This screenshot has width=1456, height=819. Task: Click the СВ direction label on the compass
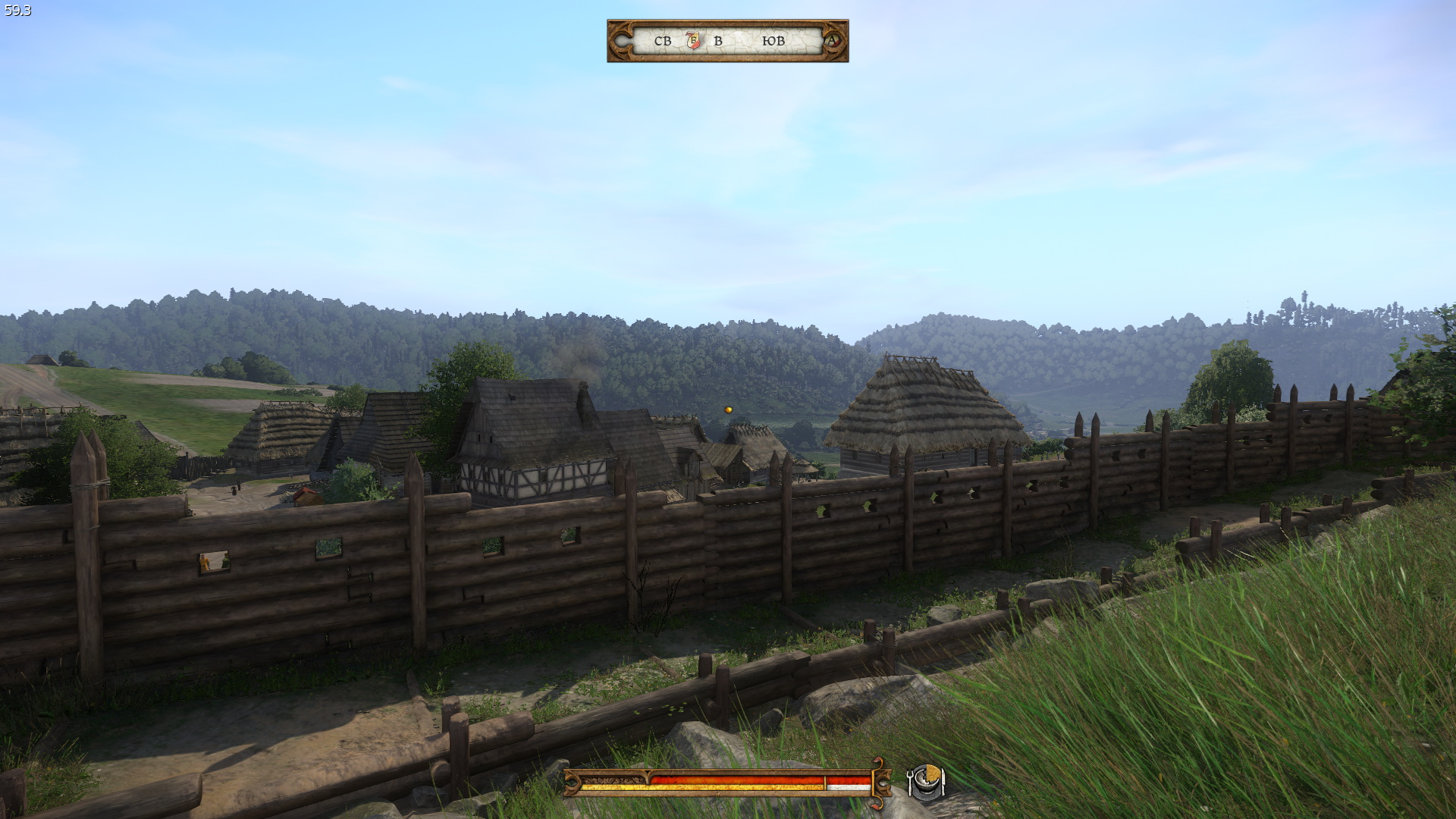tap(663, 40)
